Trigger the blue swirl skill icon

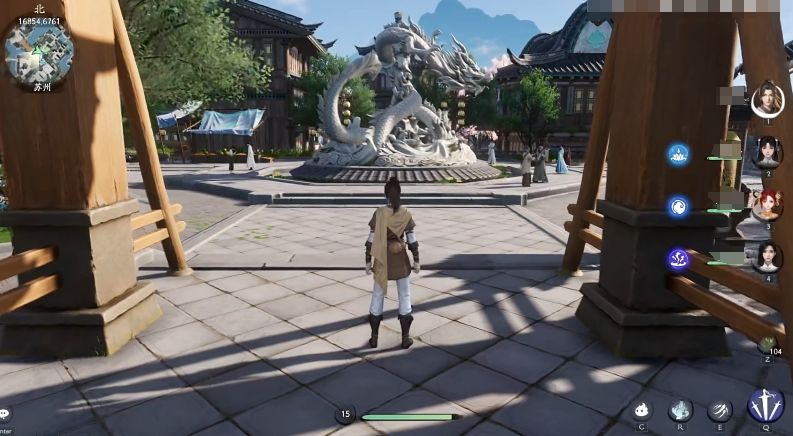coord(679,207)
